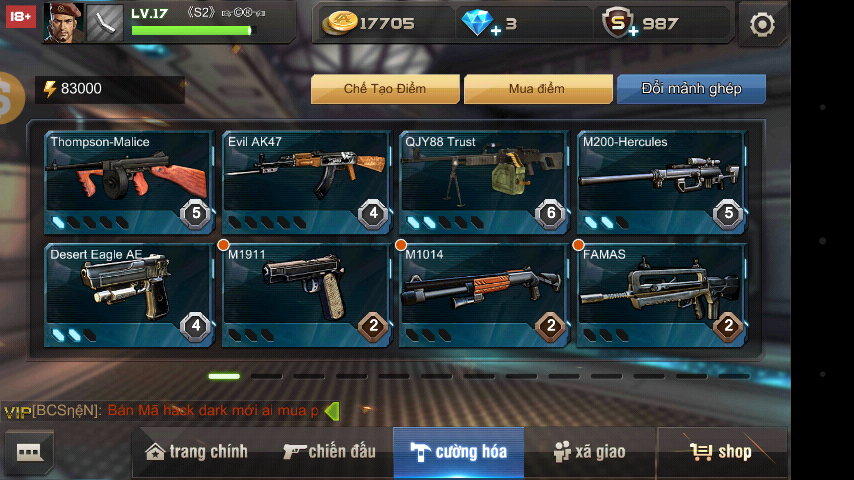854x480 pixels.
Task: Go to the trang chính home tab
Action: pos(197,452)
